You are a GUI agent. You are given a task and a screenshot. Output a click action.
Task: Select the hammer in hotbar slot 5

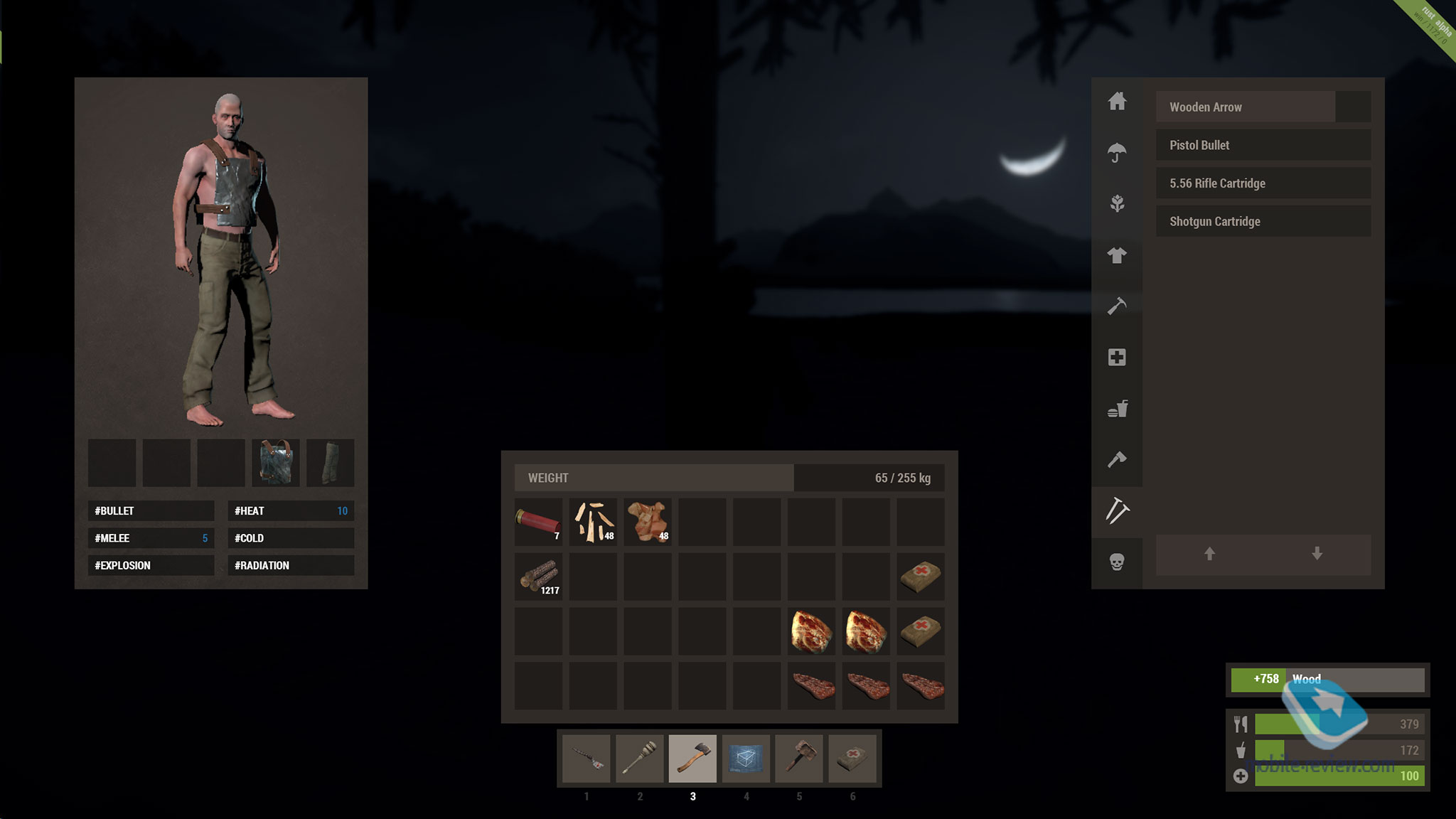(799, 759)
